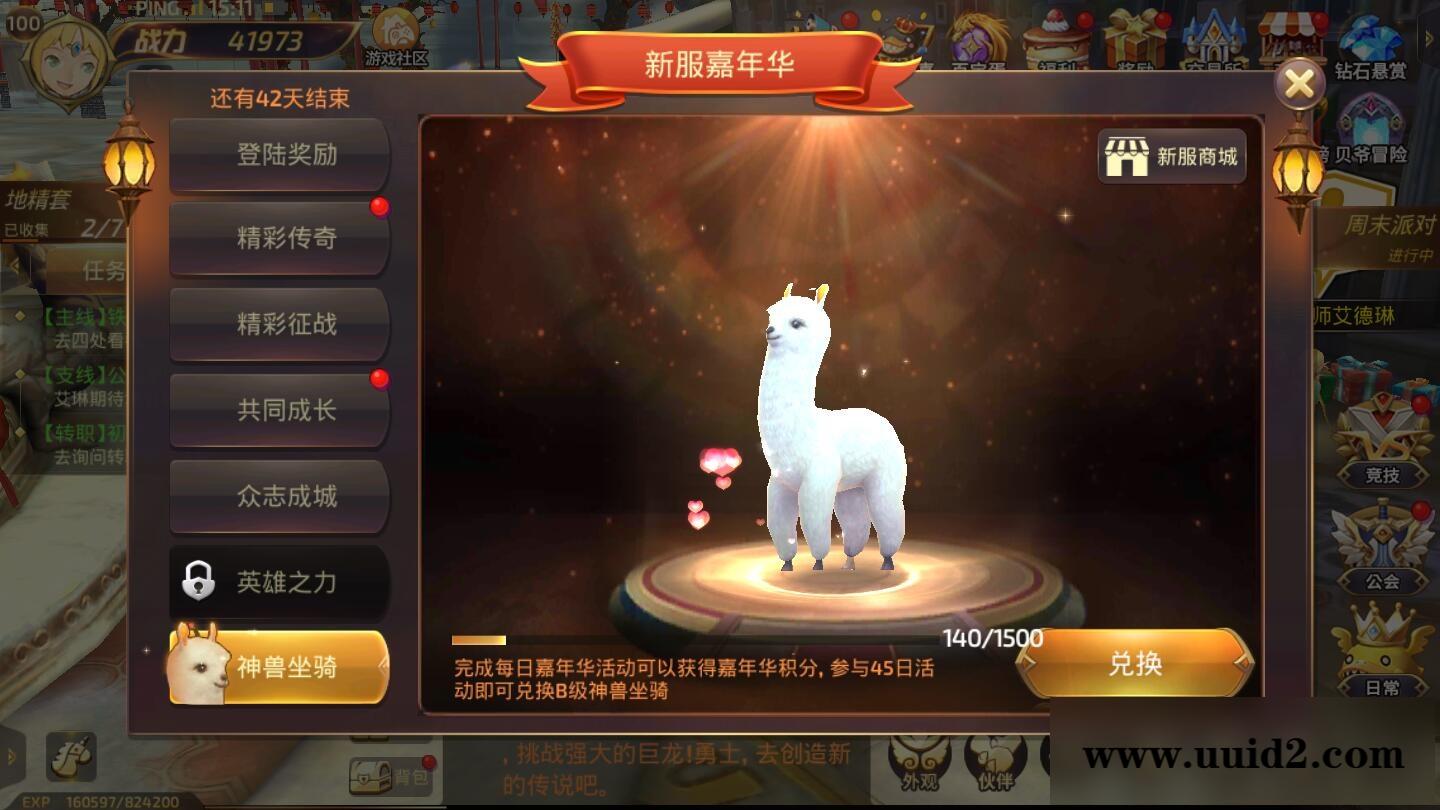Open the 登陆奖励 login rewards entry

[278, 153]
